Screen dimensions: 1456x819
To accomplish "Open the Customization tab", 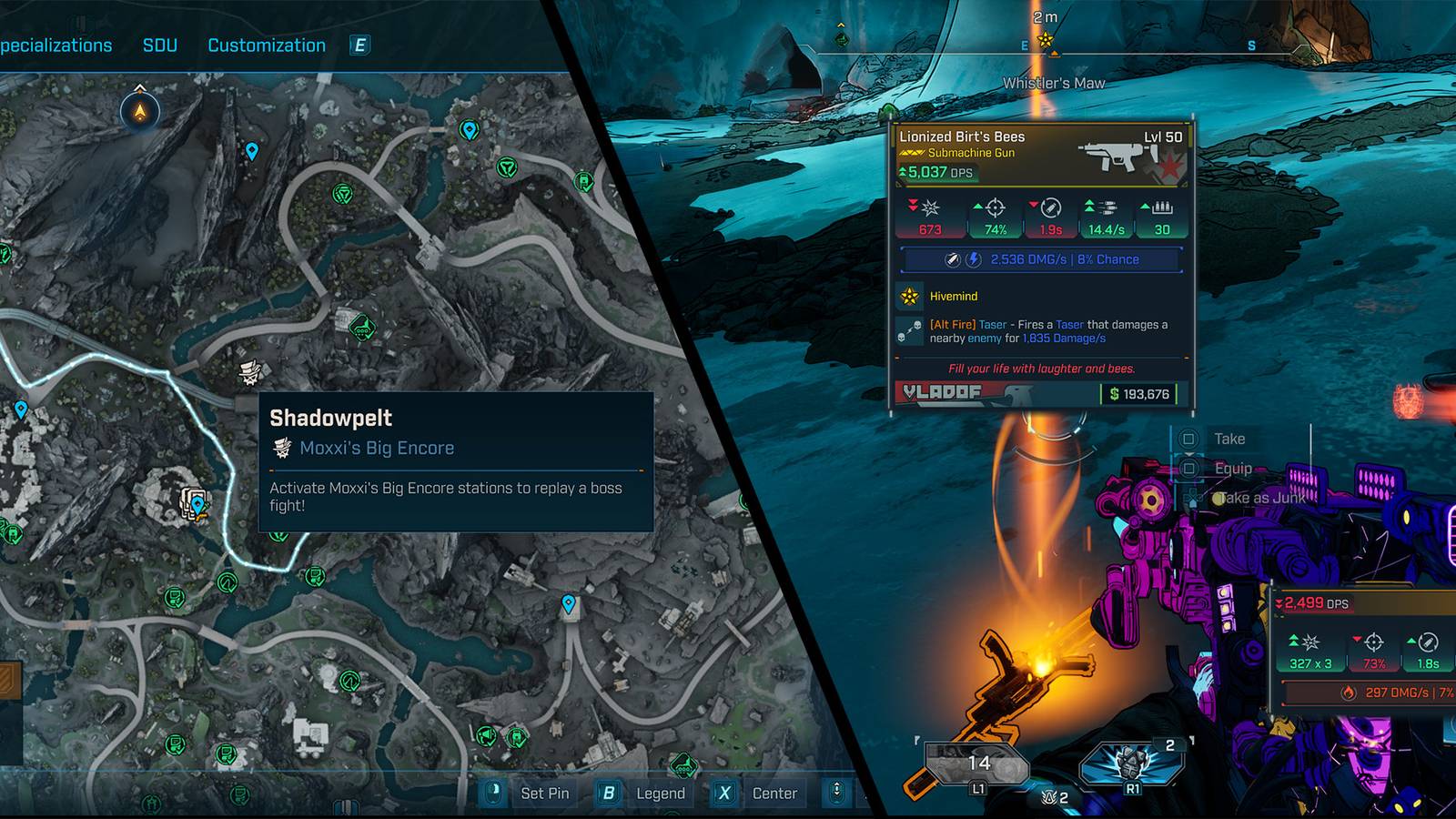I will pyautogui.click(x=267, y=44).
